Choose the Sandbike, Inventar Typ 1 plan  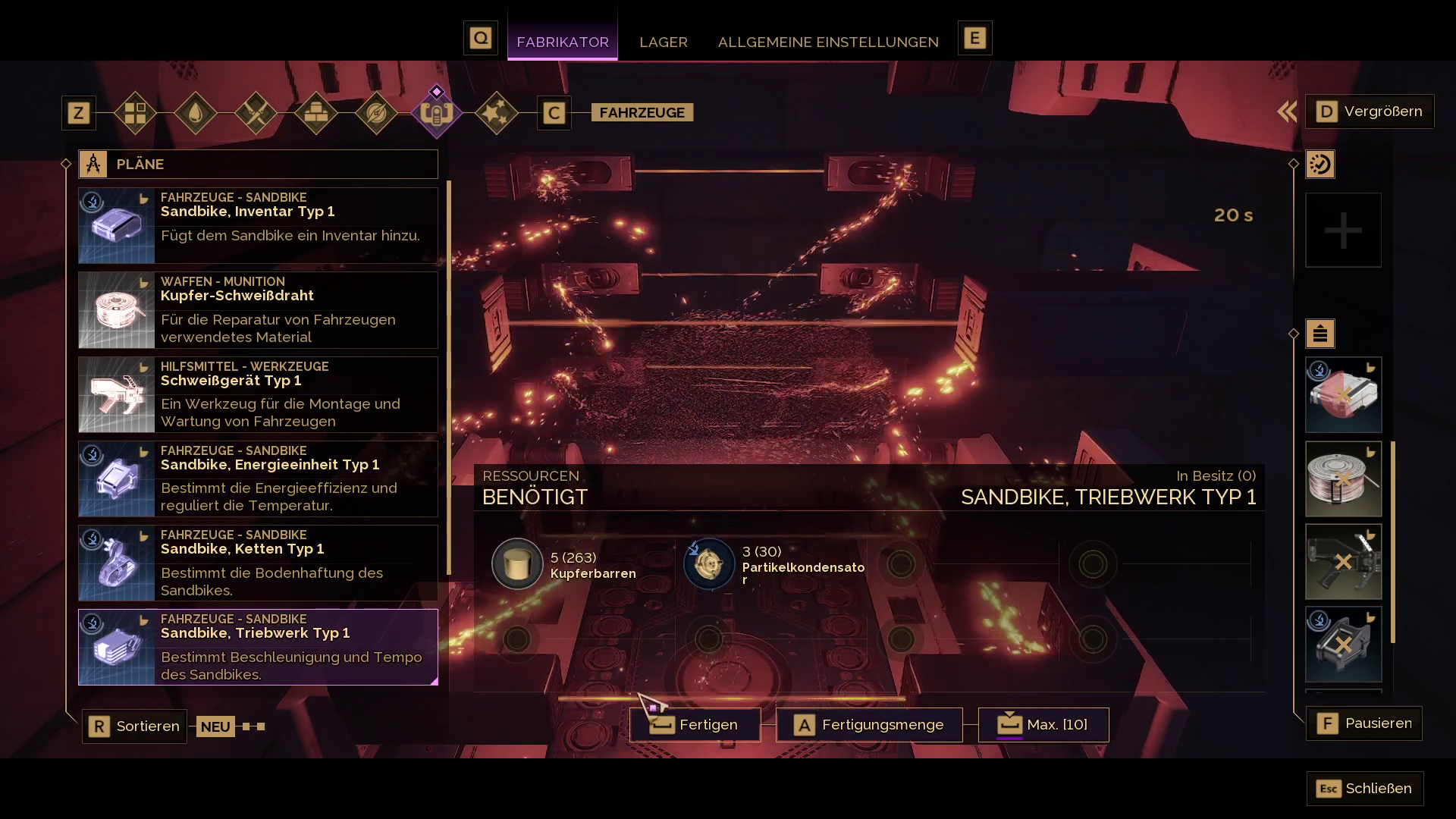(258, 225)
